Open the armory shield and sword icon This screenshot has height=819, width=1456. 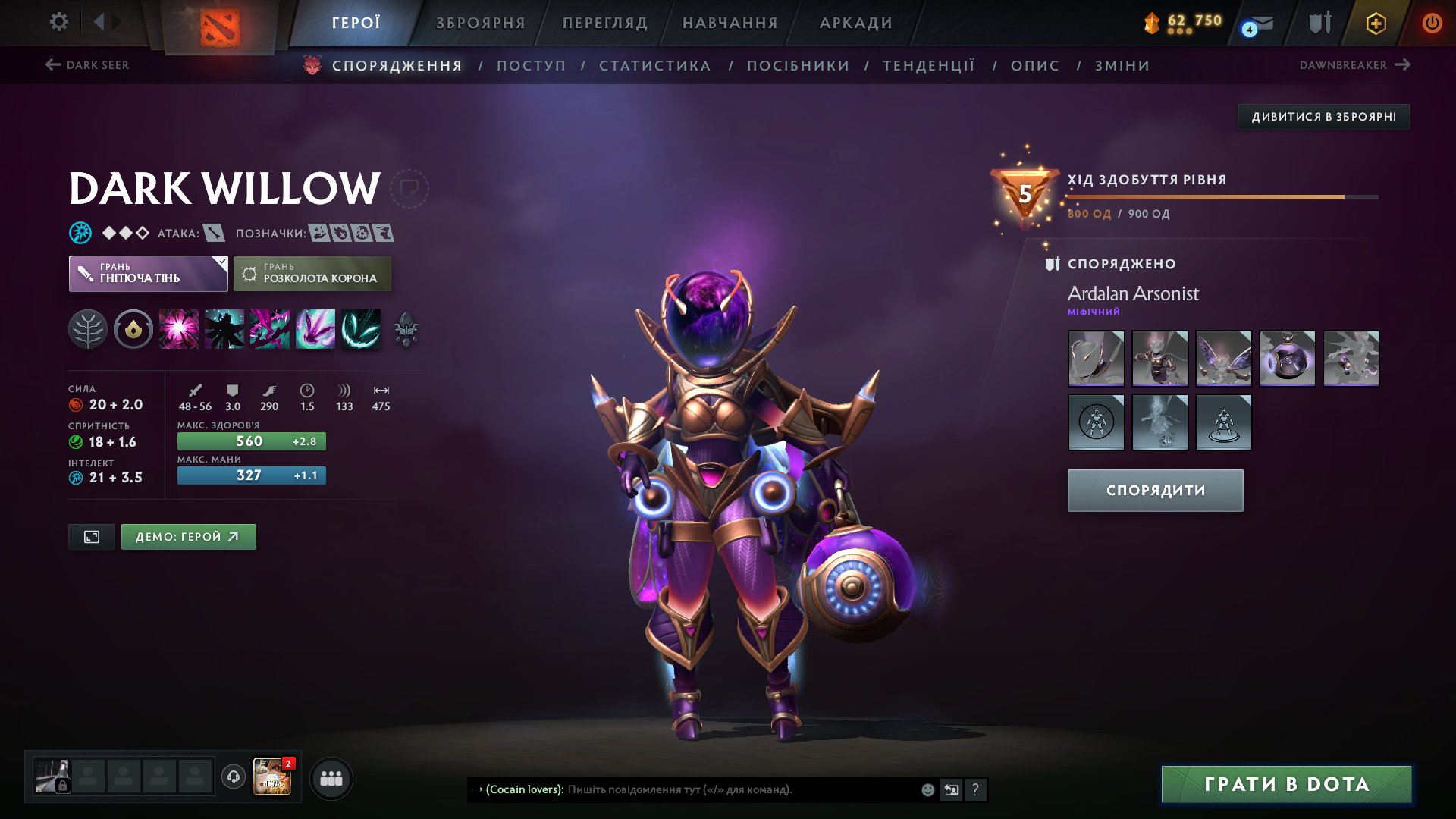coord(1318,23)
